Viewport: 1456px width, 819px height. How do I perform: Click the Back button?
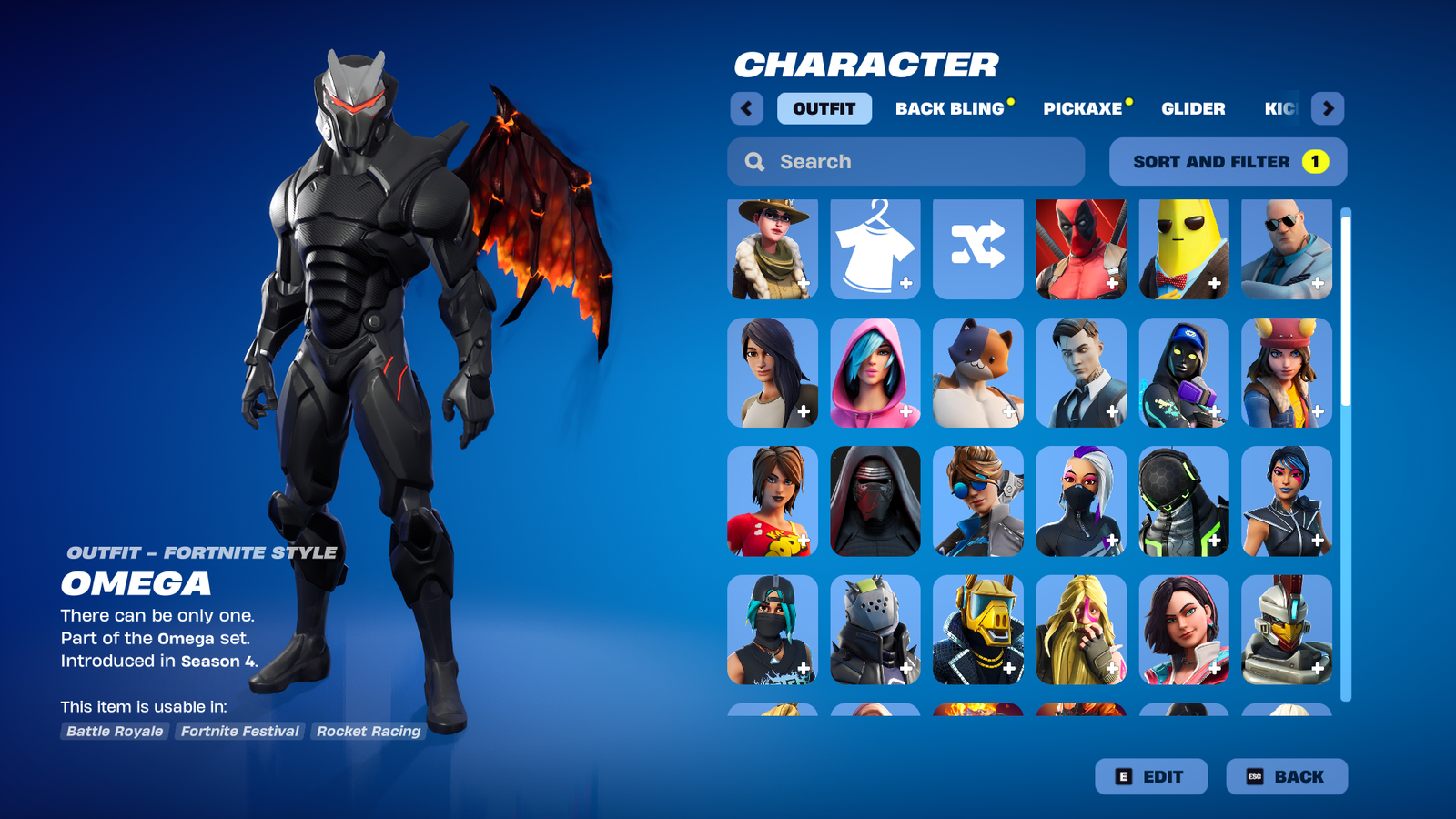pyautogui.click(x=1286, y=776)
